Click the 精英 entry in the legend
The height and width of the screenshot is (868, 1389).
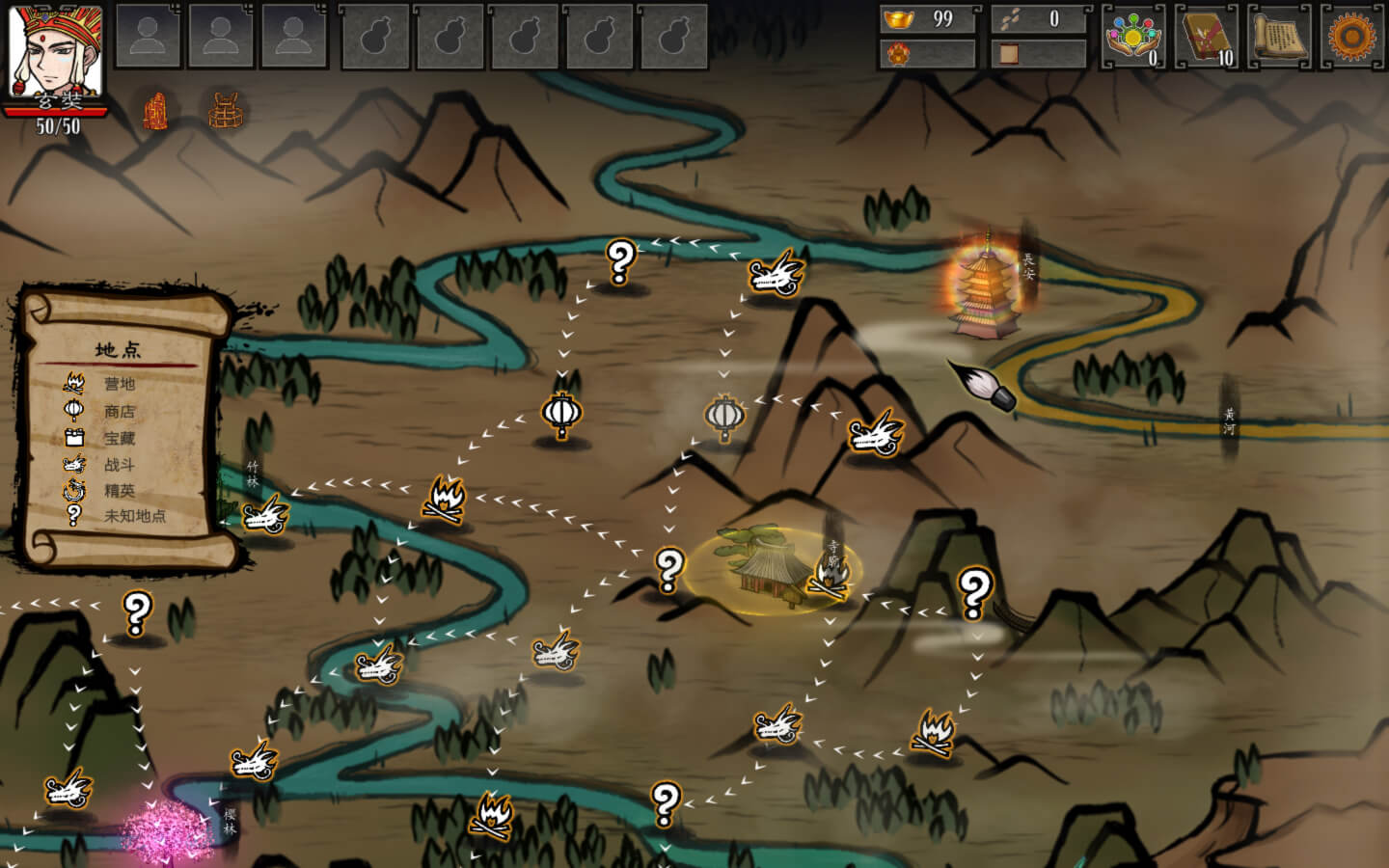(x=119, y=490)
